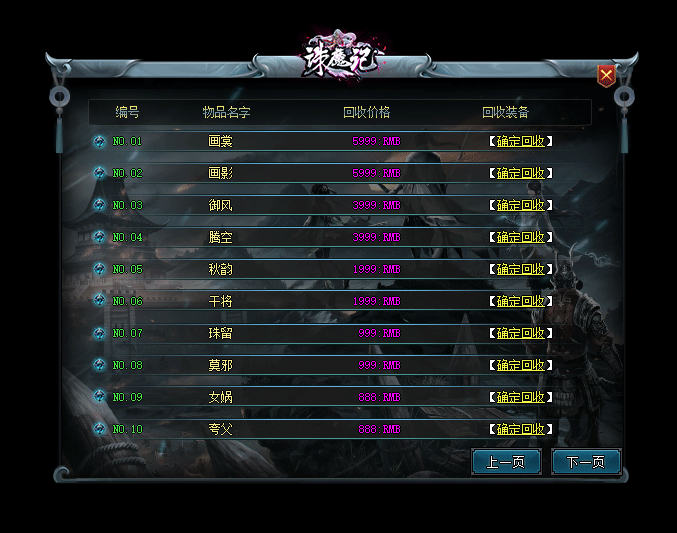Screen dimensions: 677x533
Task: Go to the previous page (上一页)
Action: click(x=506, y=462)
